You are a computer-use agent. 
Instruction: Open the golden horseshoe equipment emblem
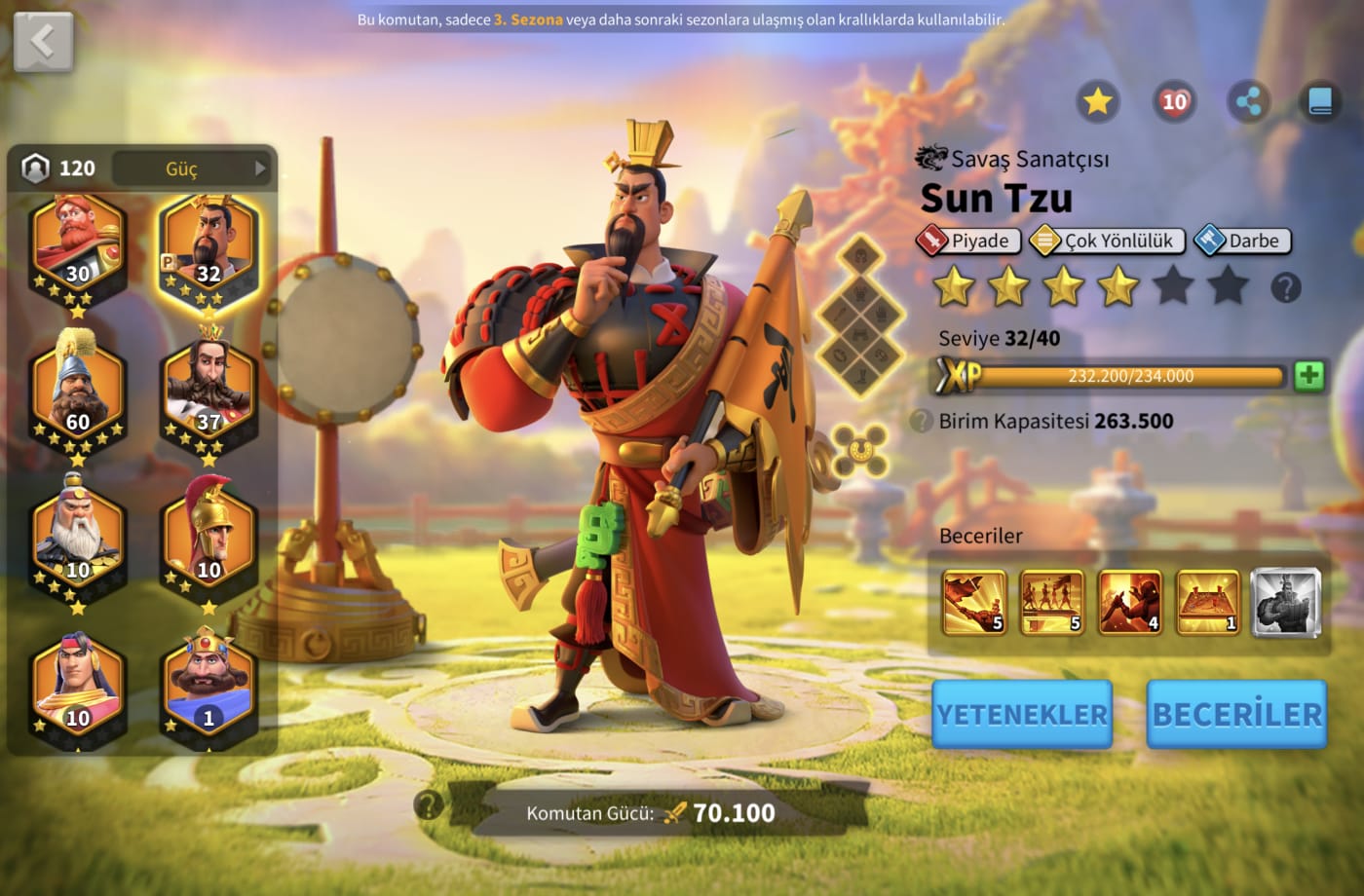point(859,449)
